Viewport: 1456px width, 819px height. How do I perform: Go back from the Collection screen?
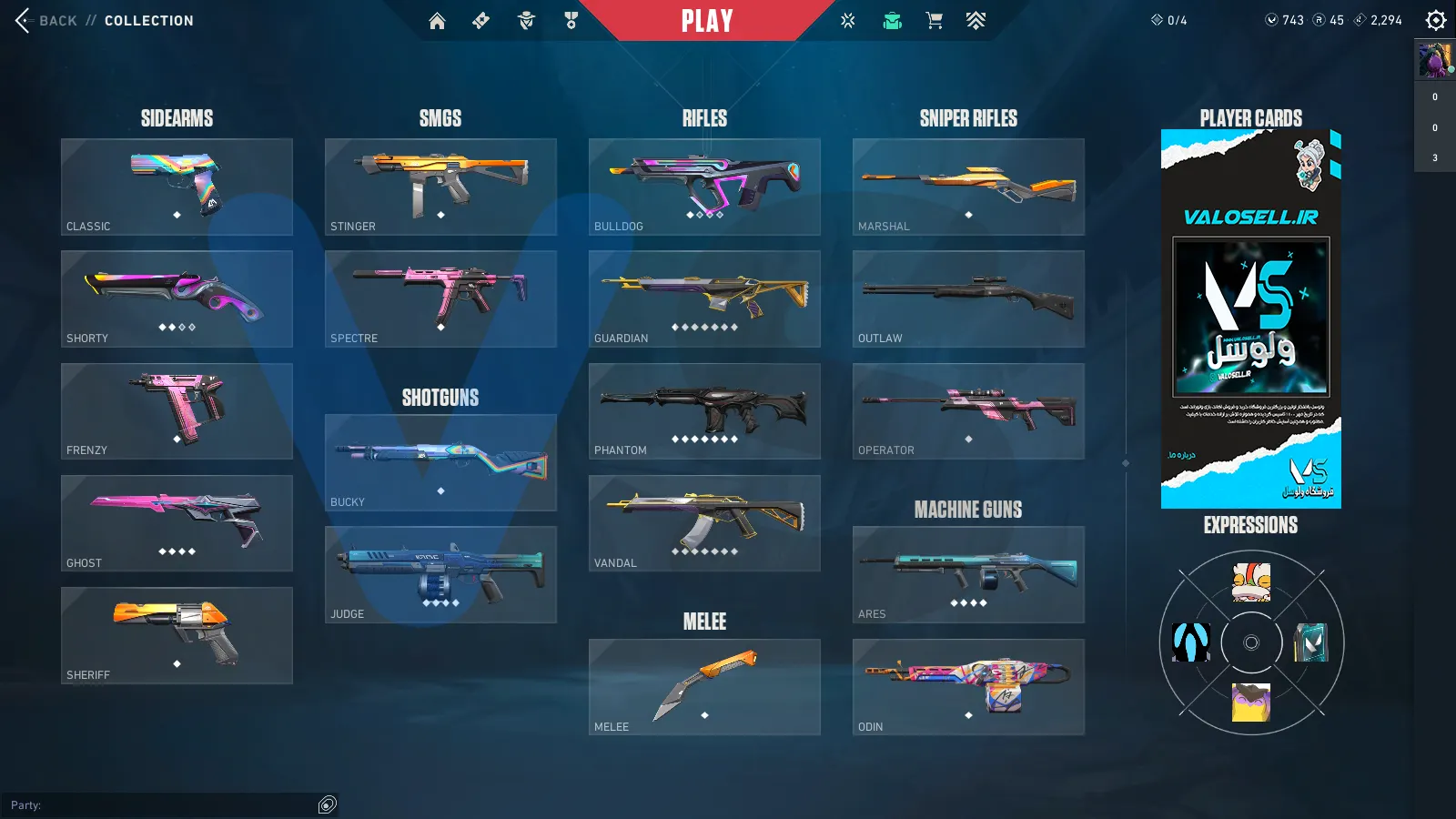pos(45,20)
